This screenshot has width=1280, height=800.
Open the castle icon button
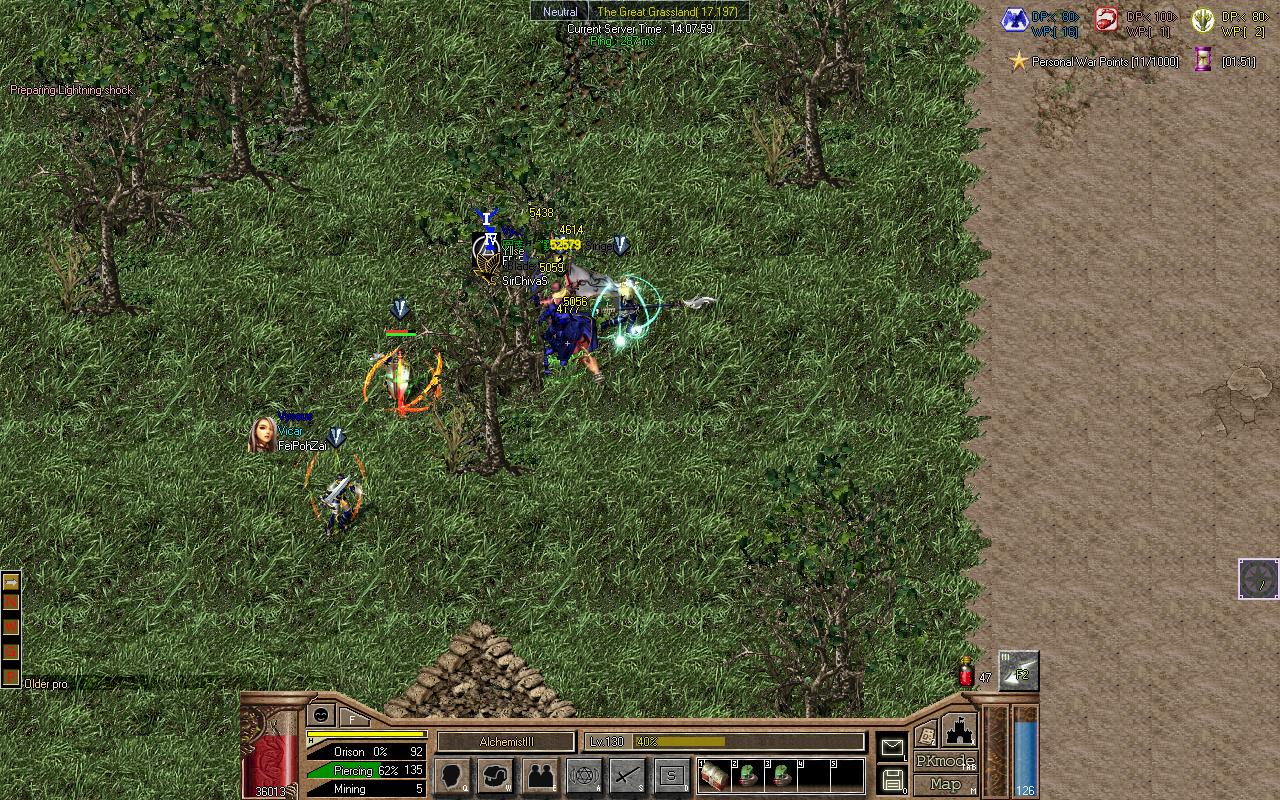click(x=958, y=730)
